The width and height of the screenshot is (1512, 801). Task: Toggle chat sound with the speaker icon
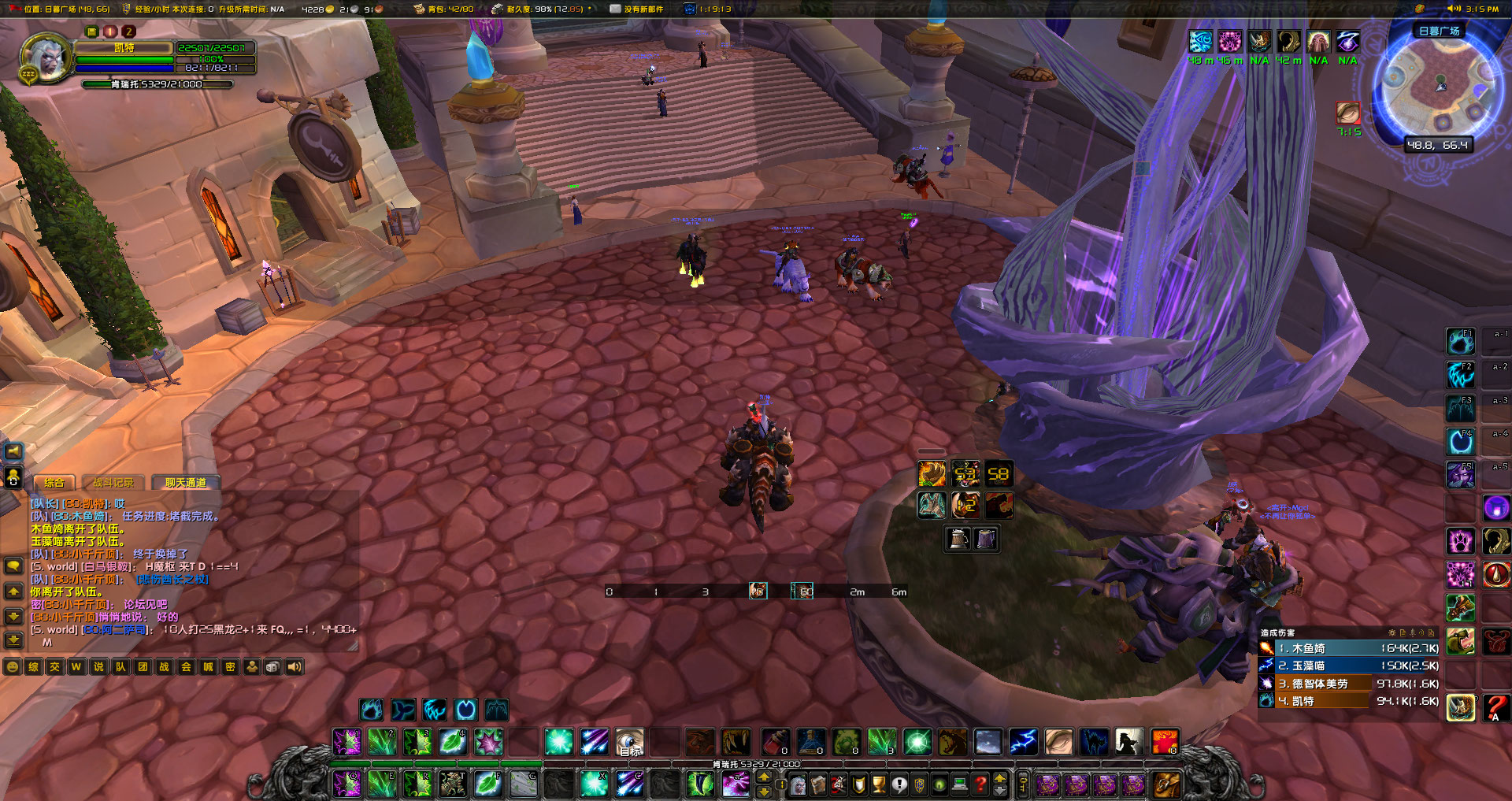(294, 666)
